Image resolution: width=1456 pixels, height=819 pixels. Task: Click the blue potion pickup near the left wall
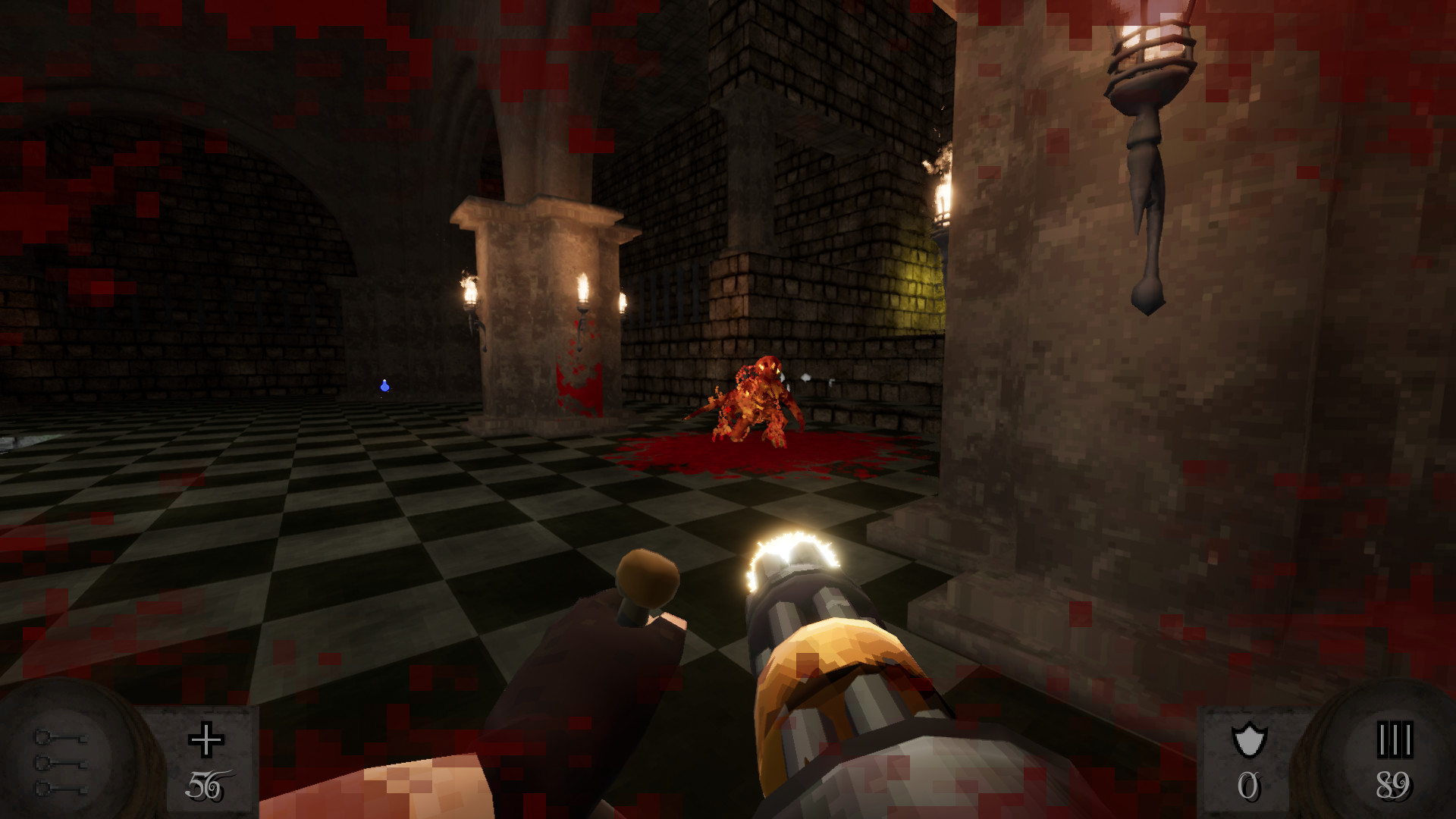pos(384,387)
